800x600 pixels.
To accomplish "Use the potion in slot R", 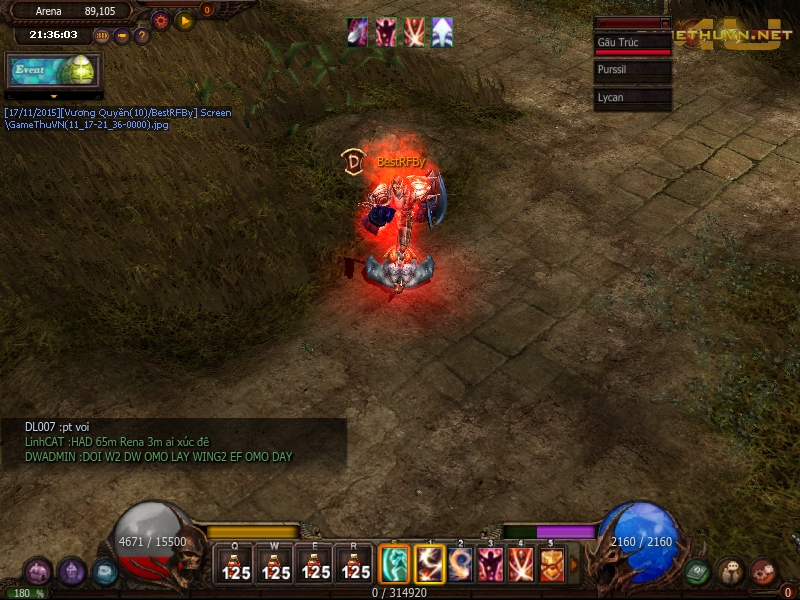I will click(x=355, y=565).
